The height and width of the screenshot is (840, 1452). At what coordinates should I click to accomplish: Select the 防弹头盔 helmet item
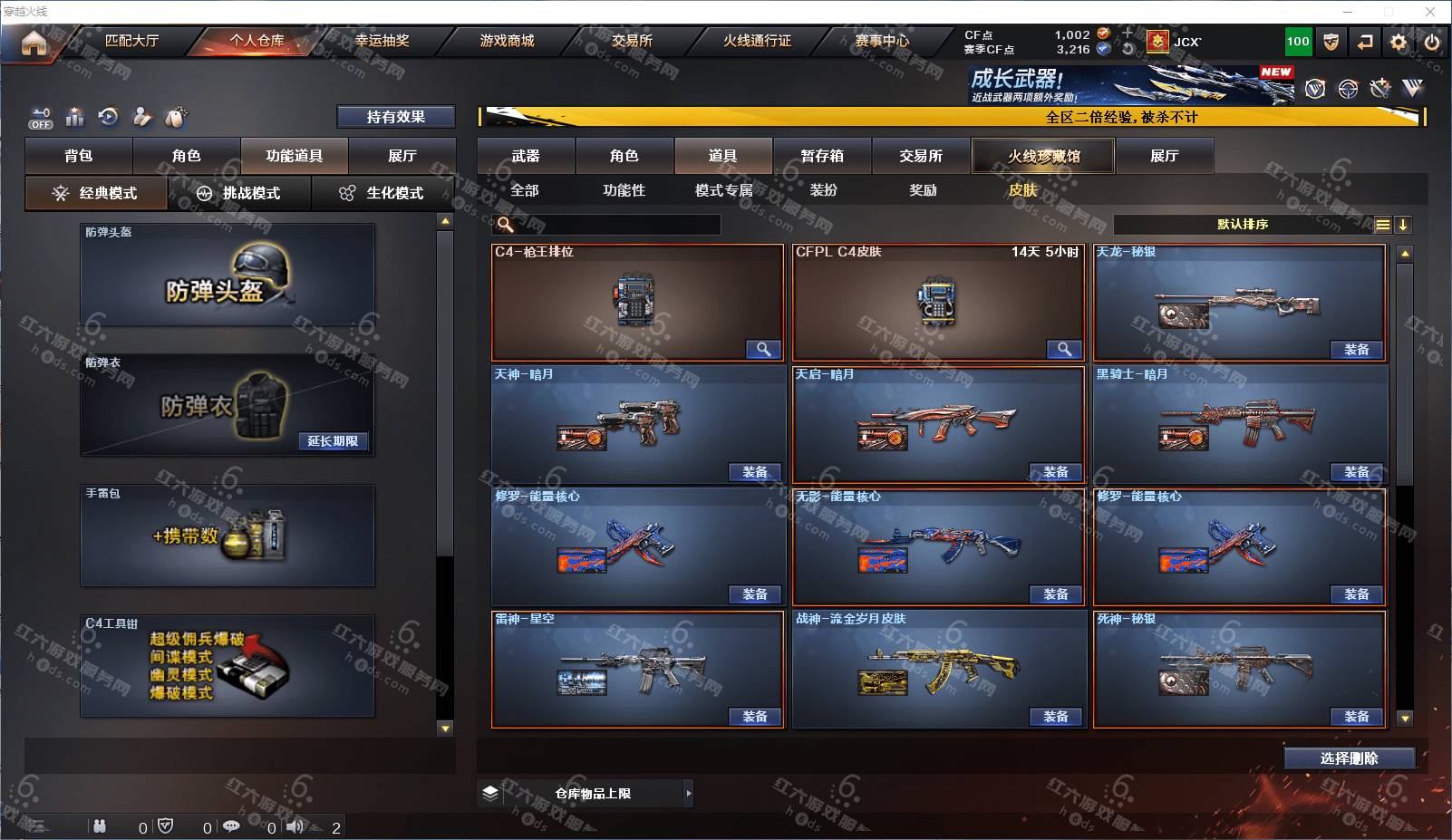[x=227, y=275]
